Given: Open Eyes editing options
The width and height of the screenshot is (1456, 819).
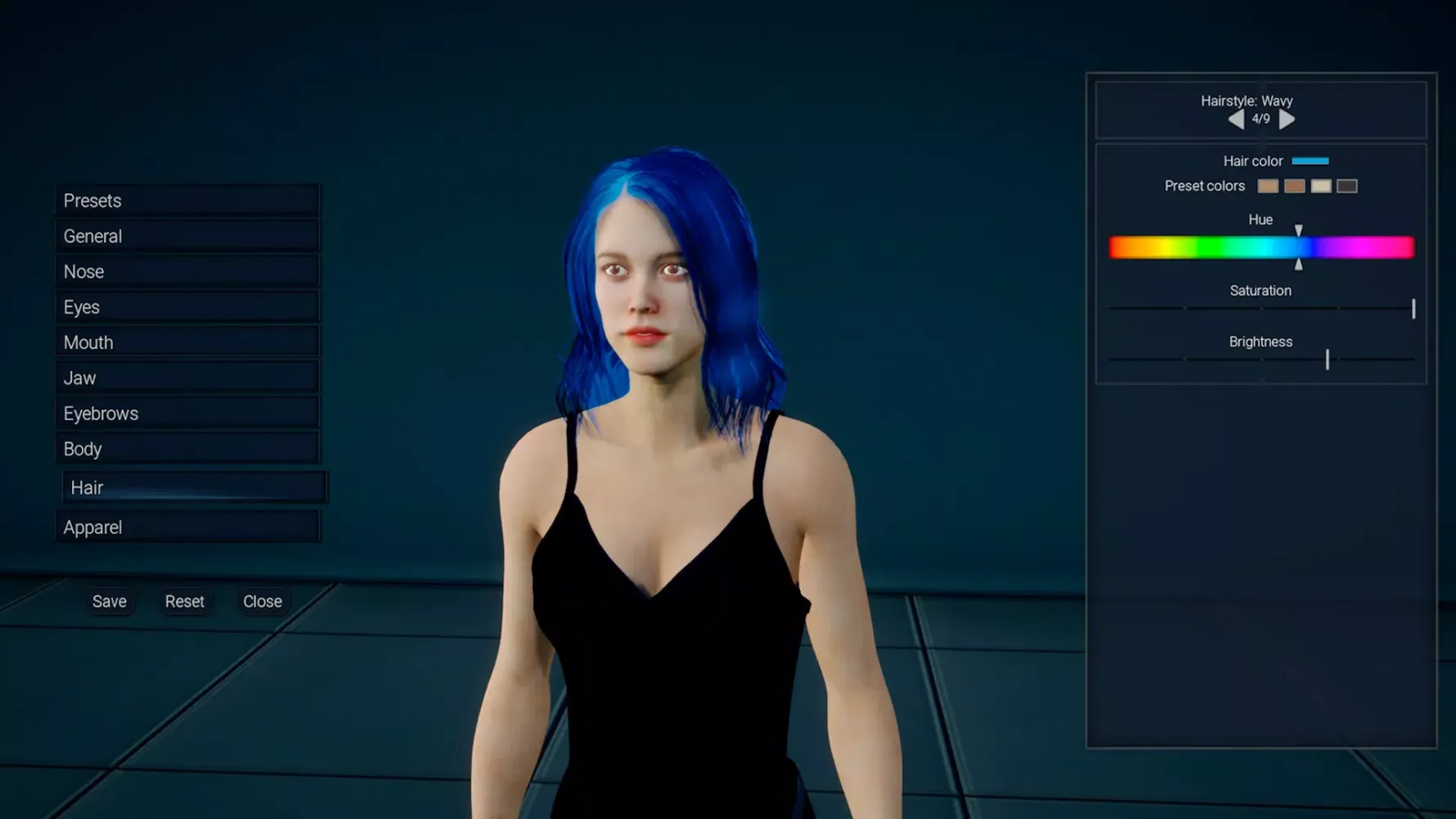Looking at the screenshot, I should (x=80, y=306).
